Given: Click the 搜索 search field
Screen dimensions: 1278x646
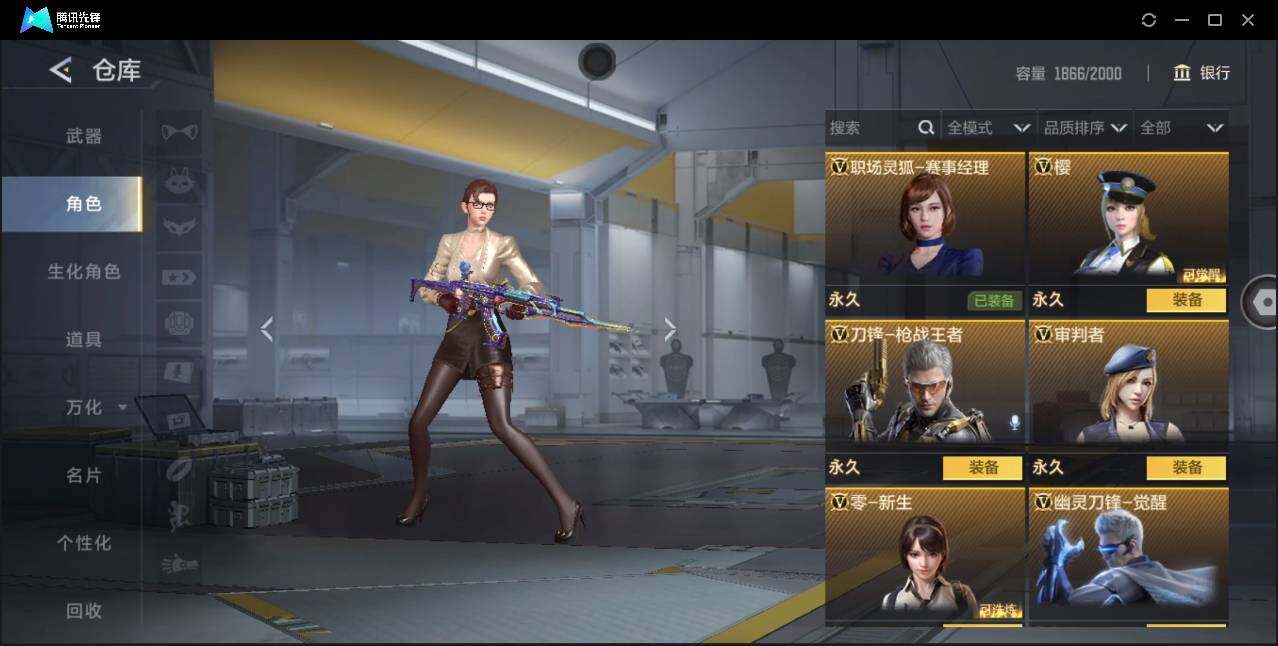Looking at the screenshot, I should click(x=870, y=128).
